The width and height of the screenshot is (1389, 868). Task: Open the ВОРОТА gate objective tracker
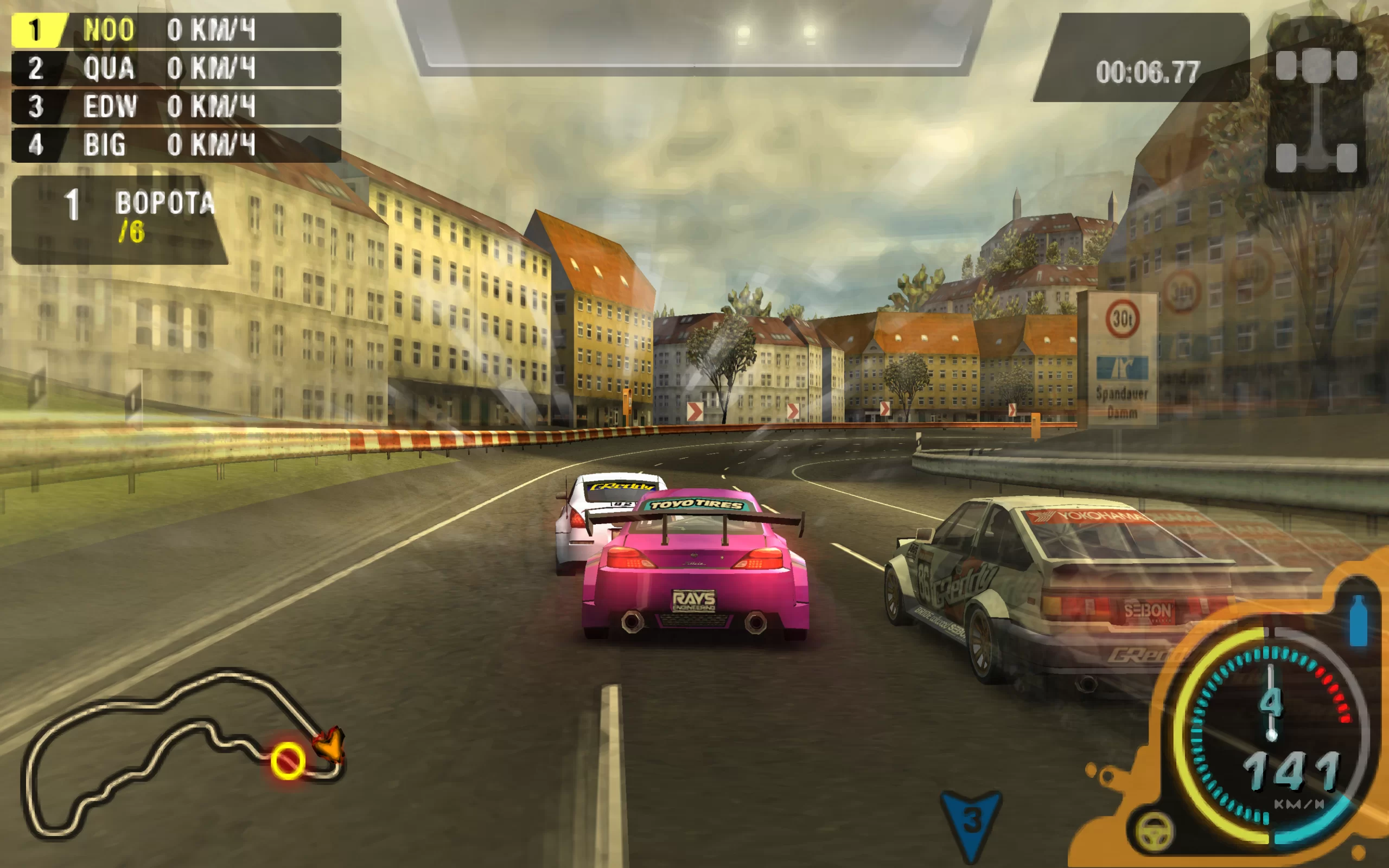(119, 219)
